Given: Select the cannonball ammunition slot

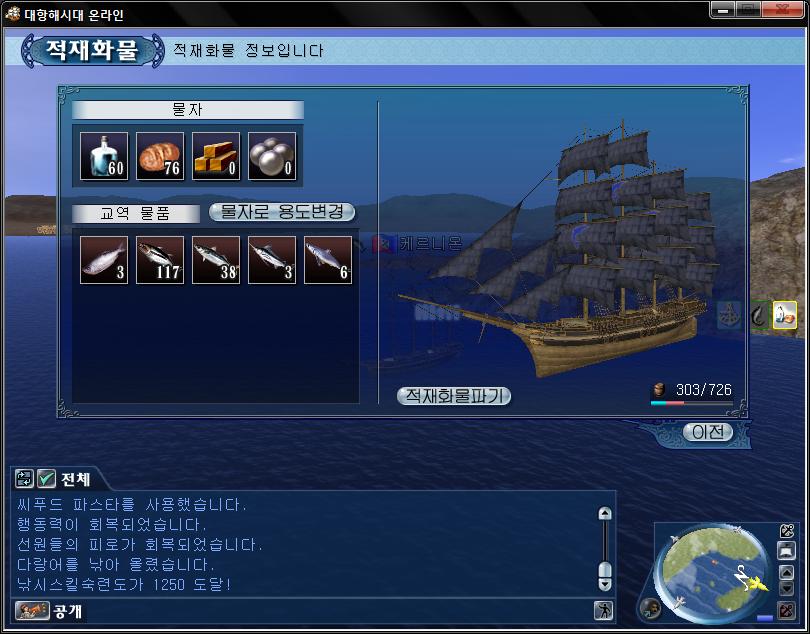Looking at the screenshot, I should (272, 156).
